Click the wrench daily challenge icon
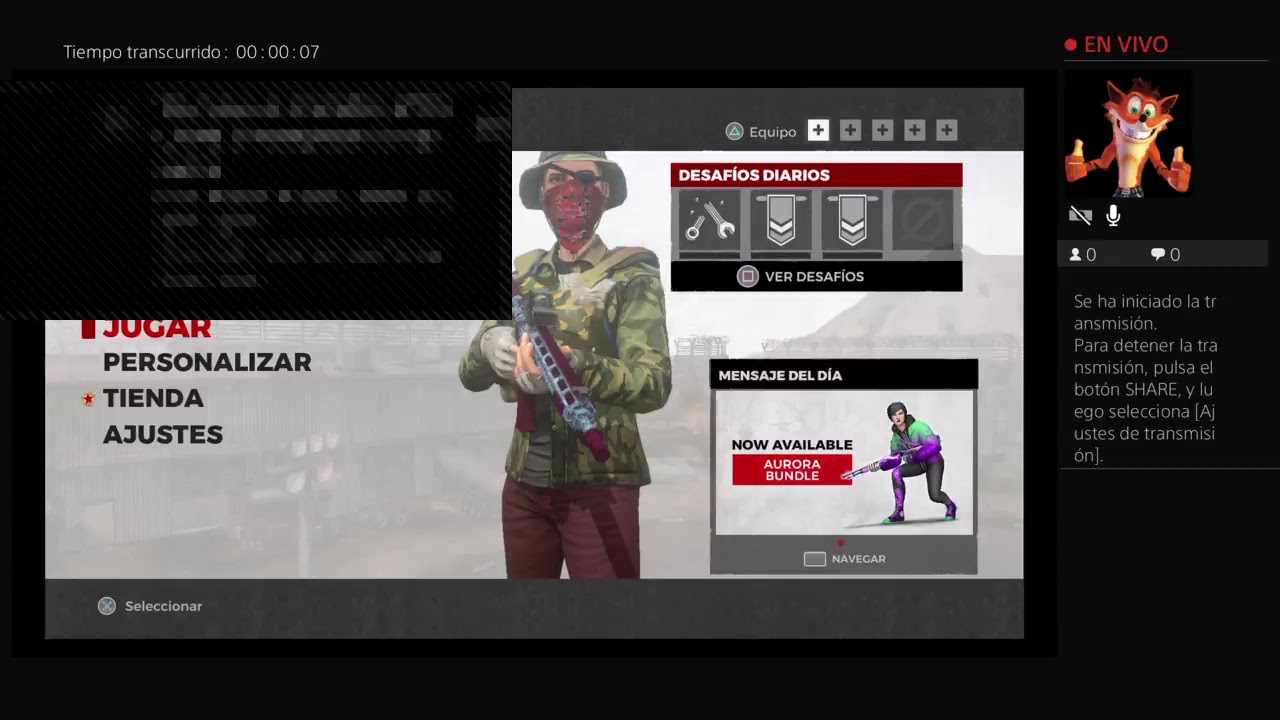Screen dimensions: 1280x720 tap(710, 221)
